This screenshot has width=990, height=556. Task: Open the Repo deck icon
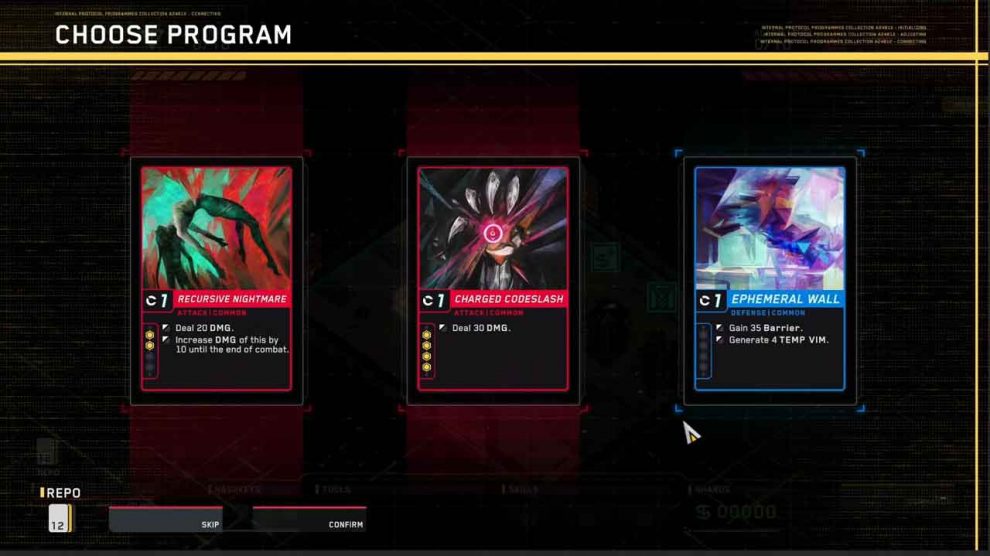click(60, 518)
